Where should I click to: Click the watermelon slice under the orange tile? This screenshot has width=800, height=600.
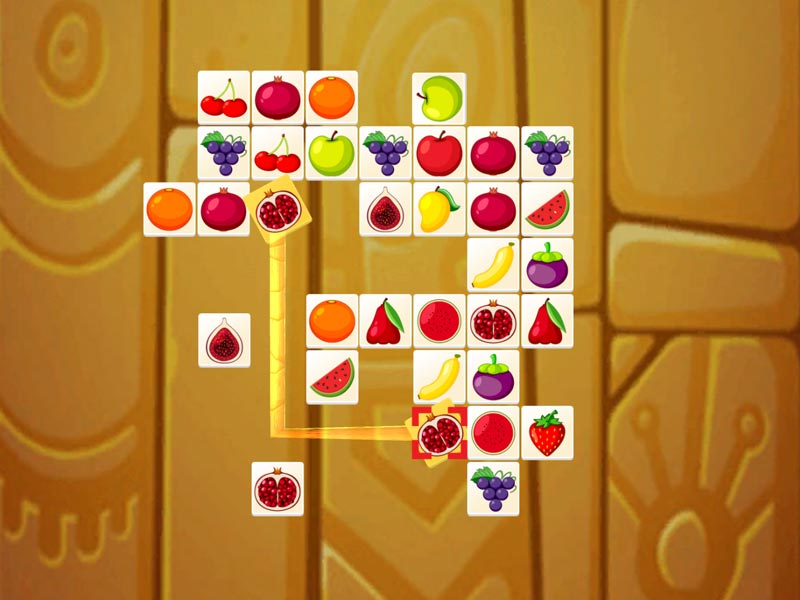(332, 377)
